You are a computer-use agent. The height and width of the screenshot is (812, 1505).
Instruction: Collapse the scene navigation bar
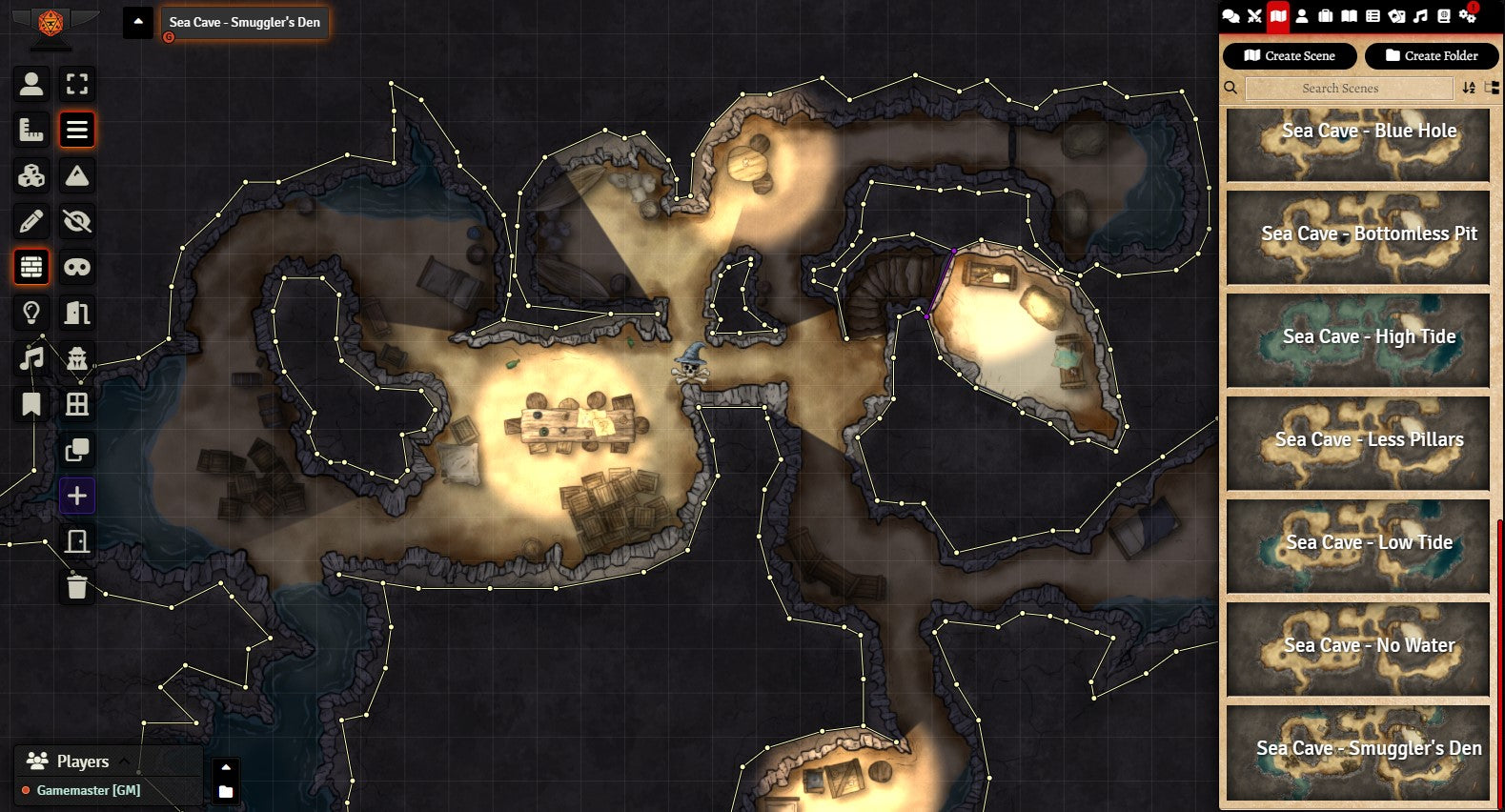pos(138,22)
